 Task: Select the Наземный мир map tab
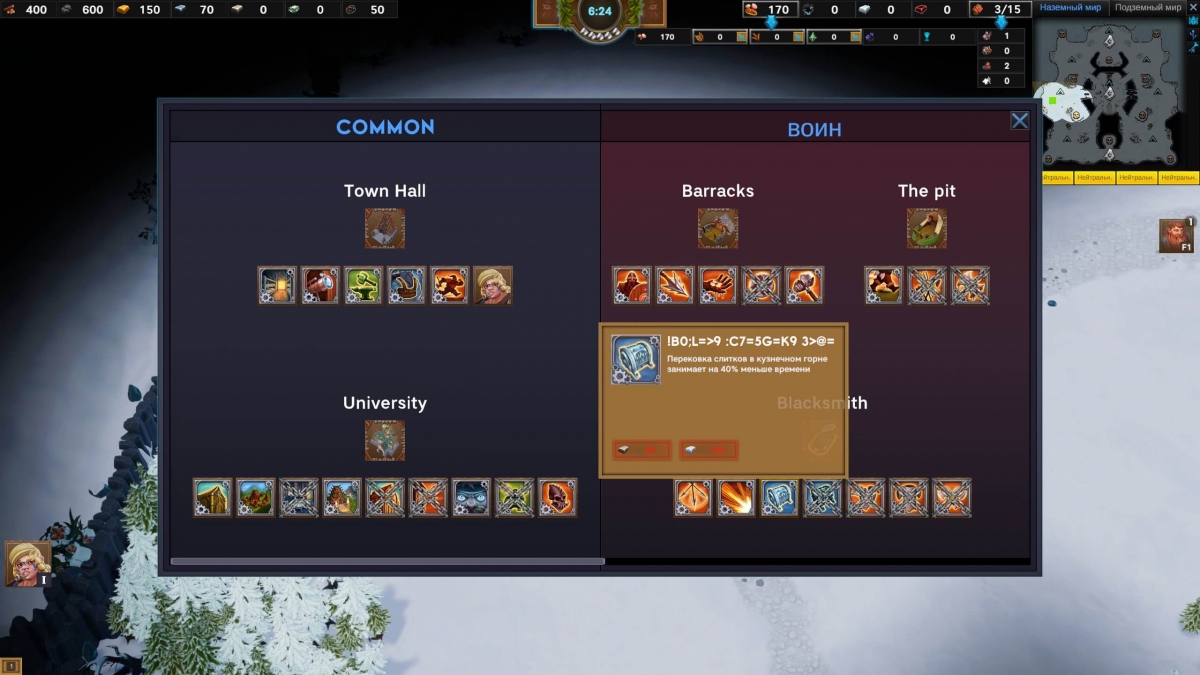click(x=1070, y=8)
